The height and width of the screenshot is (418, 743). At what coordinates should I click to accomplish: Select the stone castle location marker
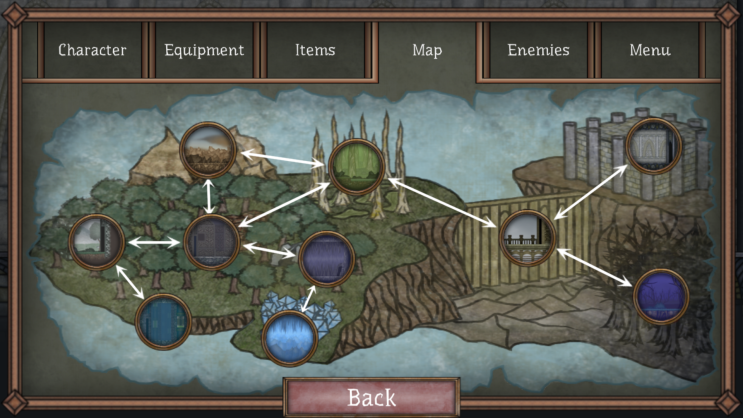[x=653, y=146]
